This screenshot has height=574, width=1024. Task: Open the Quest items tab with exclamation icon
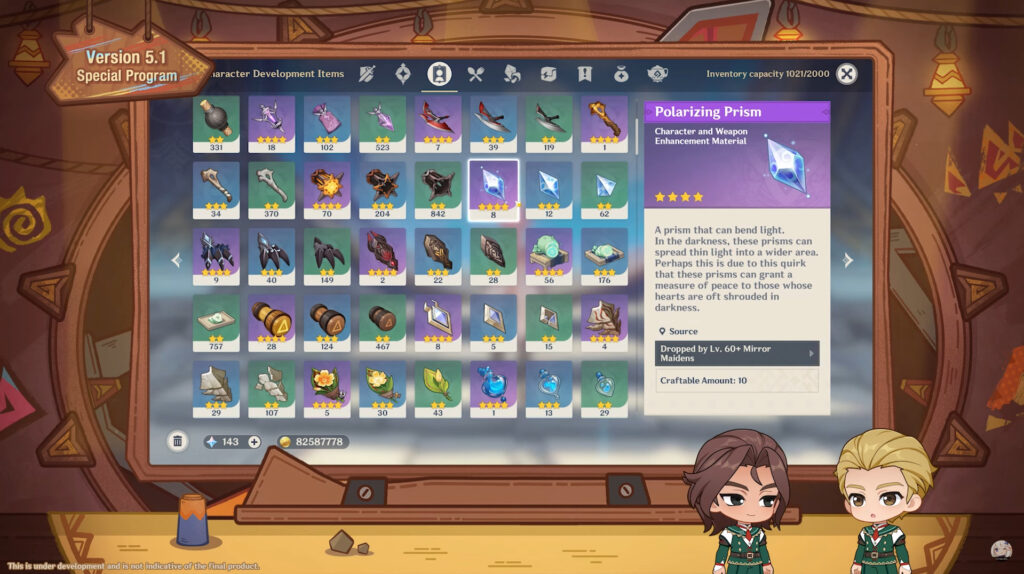pos(585,74)
